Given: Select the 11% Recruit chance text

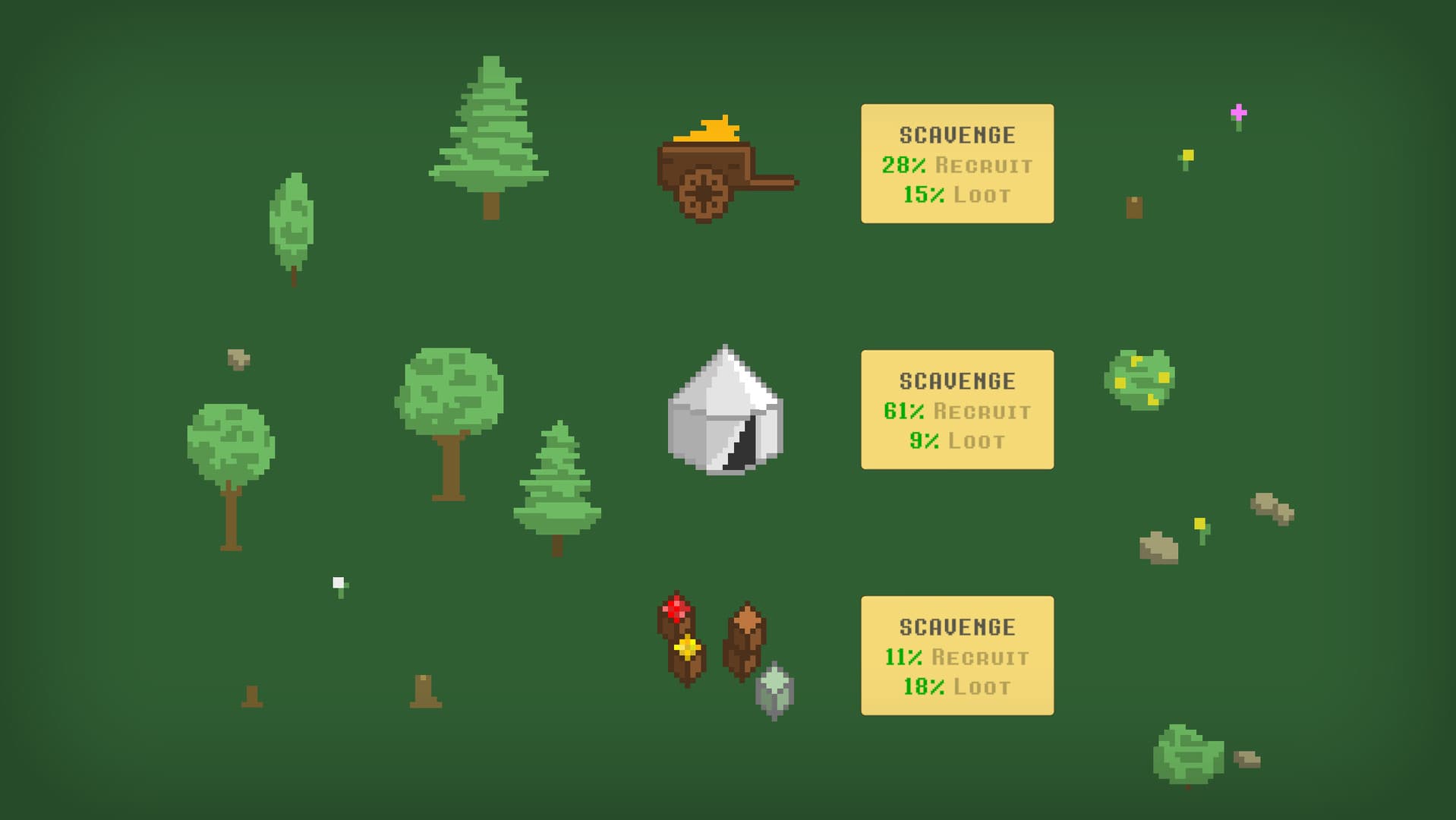Looking at the screenshot, I should (x=956, y=657).
